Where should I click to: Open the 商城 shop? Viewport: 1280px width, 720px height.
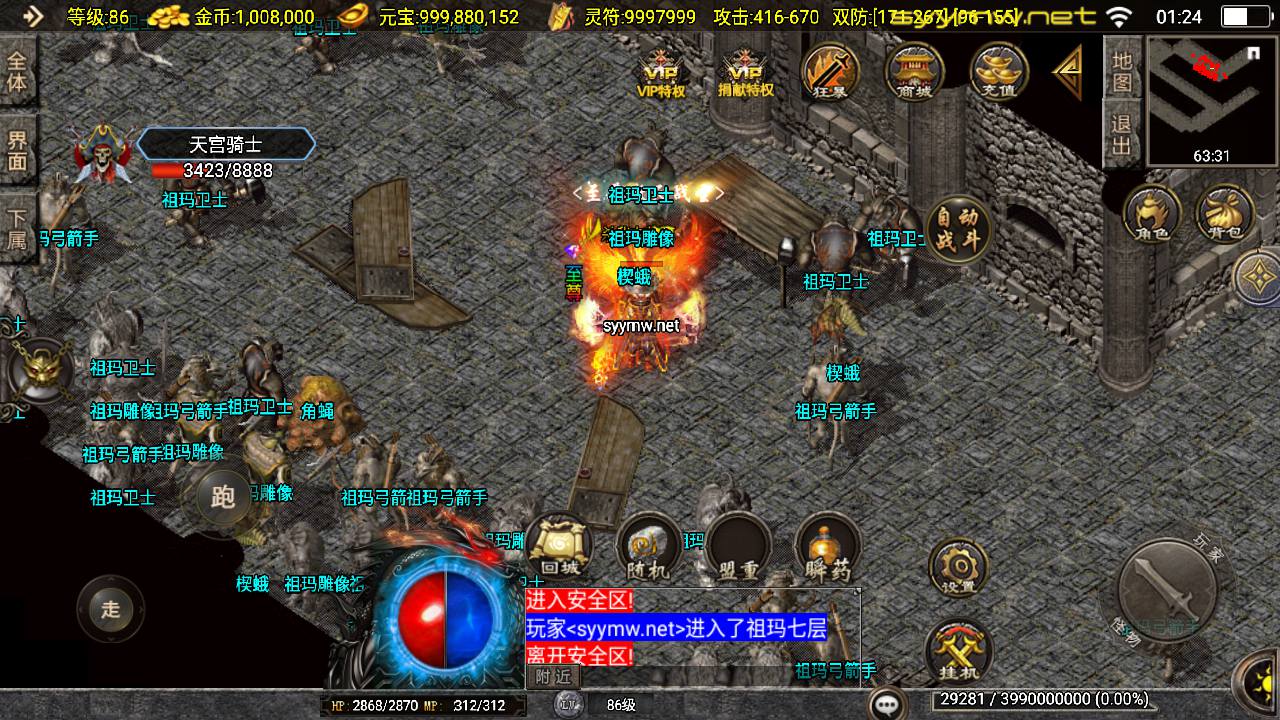(914, 72)
